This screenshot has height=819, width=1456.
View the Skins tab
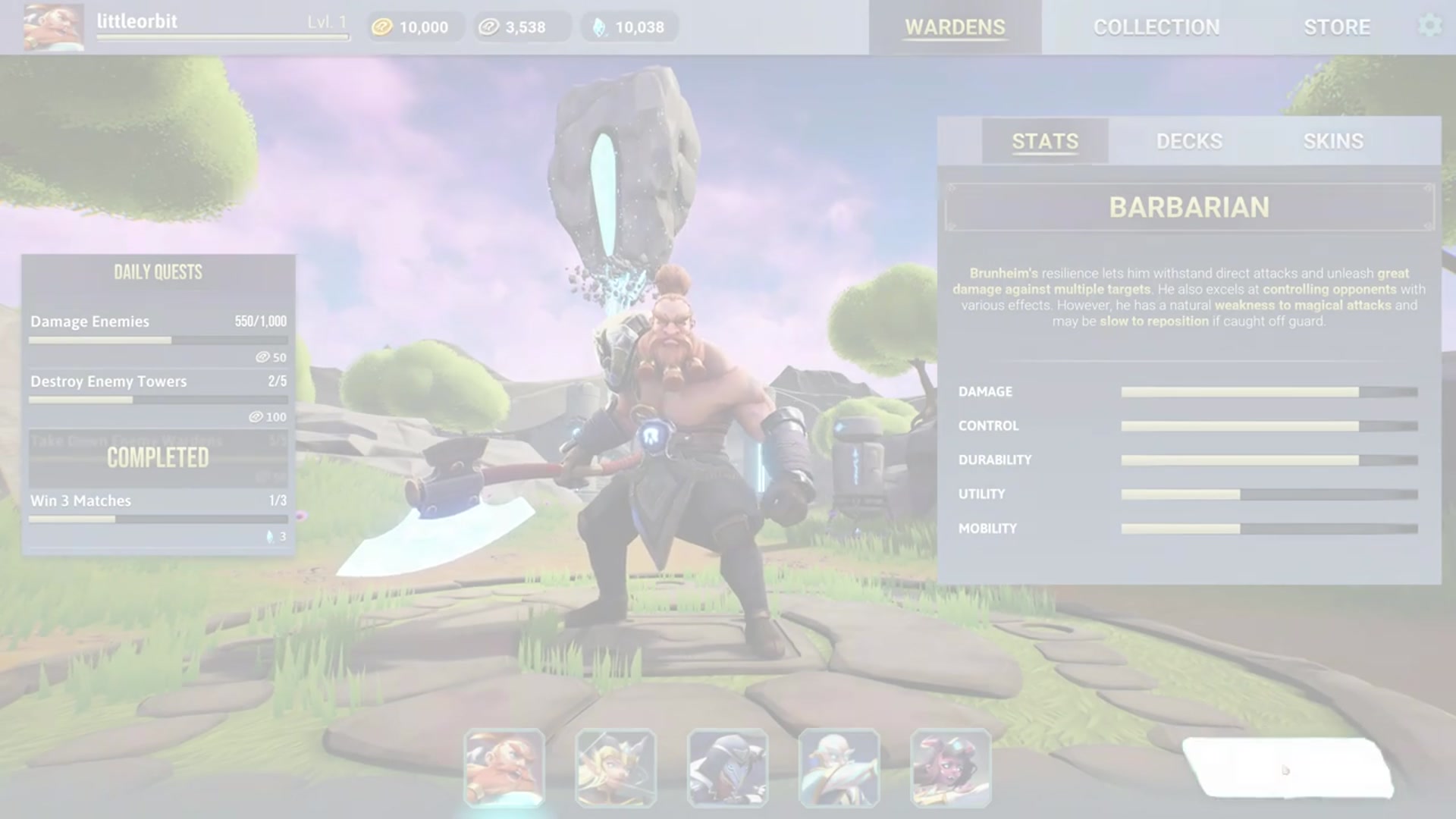[1333, 141]
